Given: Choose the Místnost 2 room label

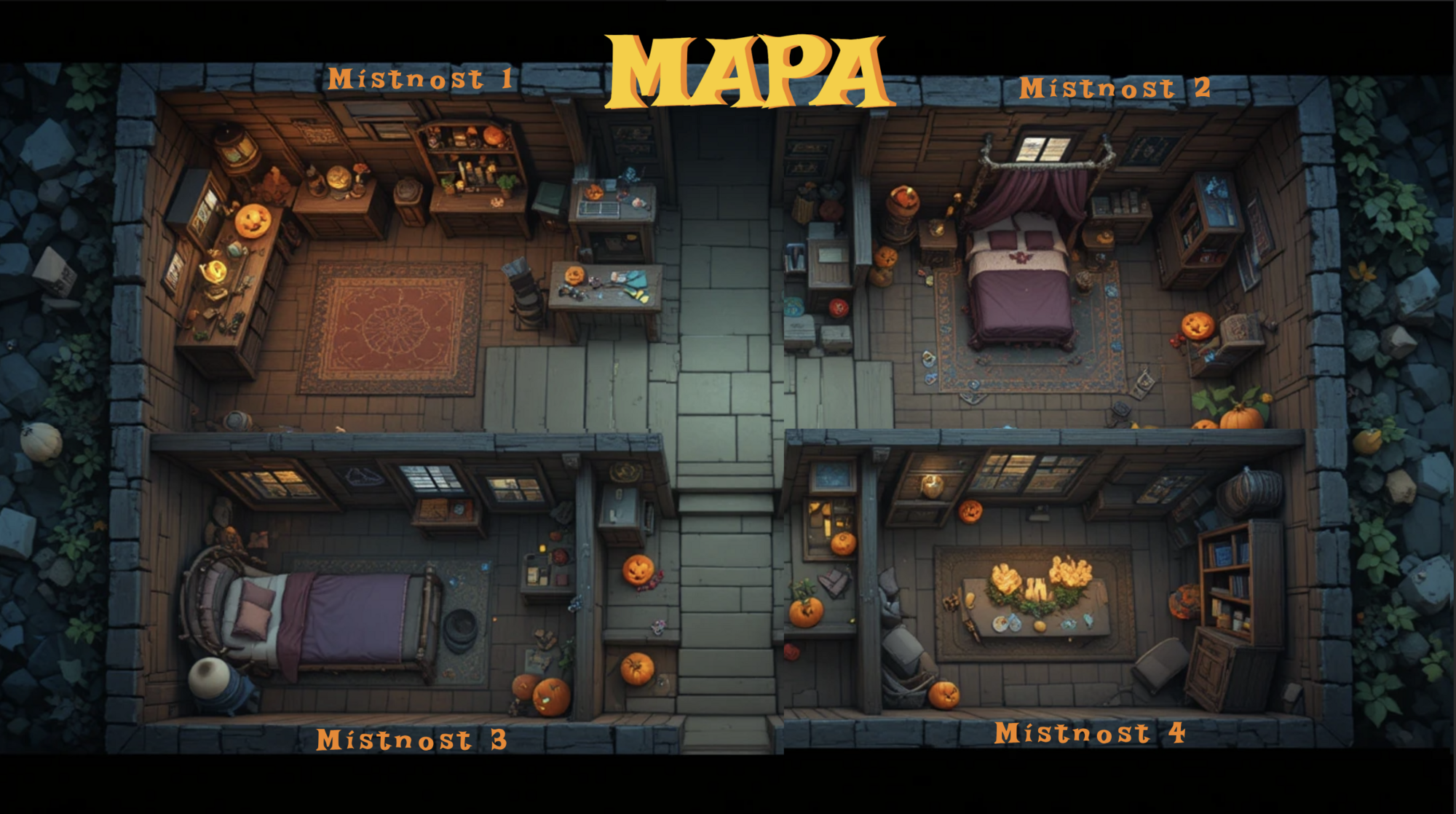Looking at the screenshot, I should pyautogui.click(x=1114, y=88).
